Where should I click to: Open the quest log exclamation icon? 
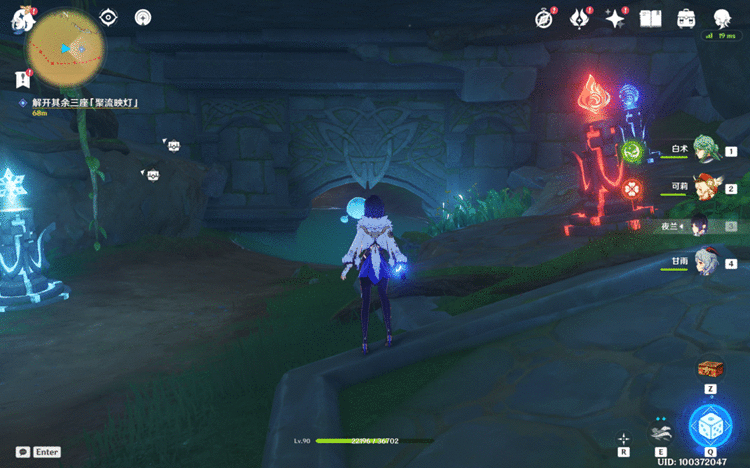[x=21, y=78]
